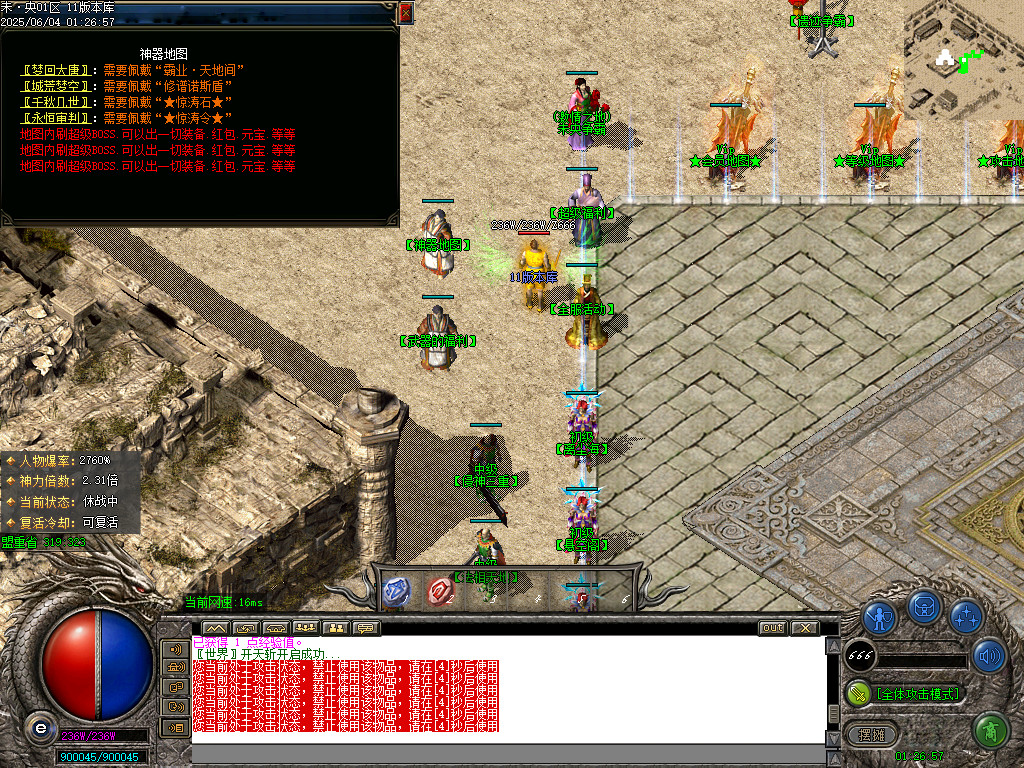The width and height of the screenshot is (1024, 768).
Task: Open the green 商 shop button
Action: pyautogui.click(x=990, y=731)
